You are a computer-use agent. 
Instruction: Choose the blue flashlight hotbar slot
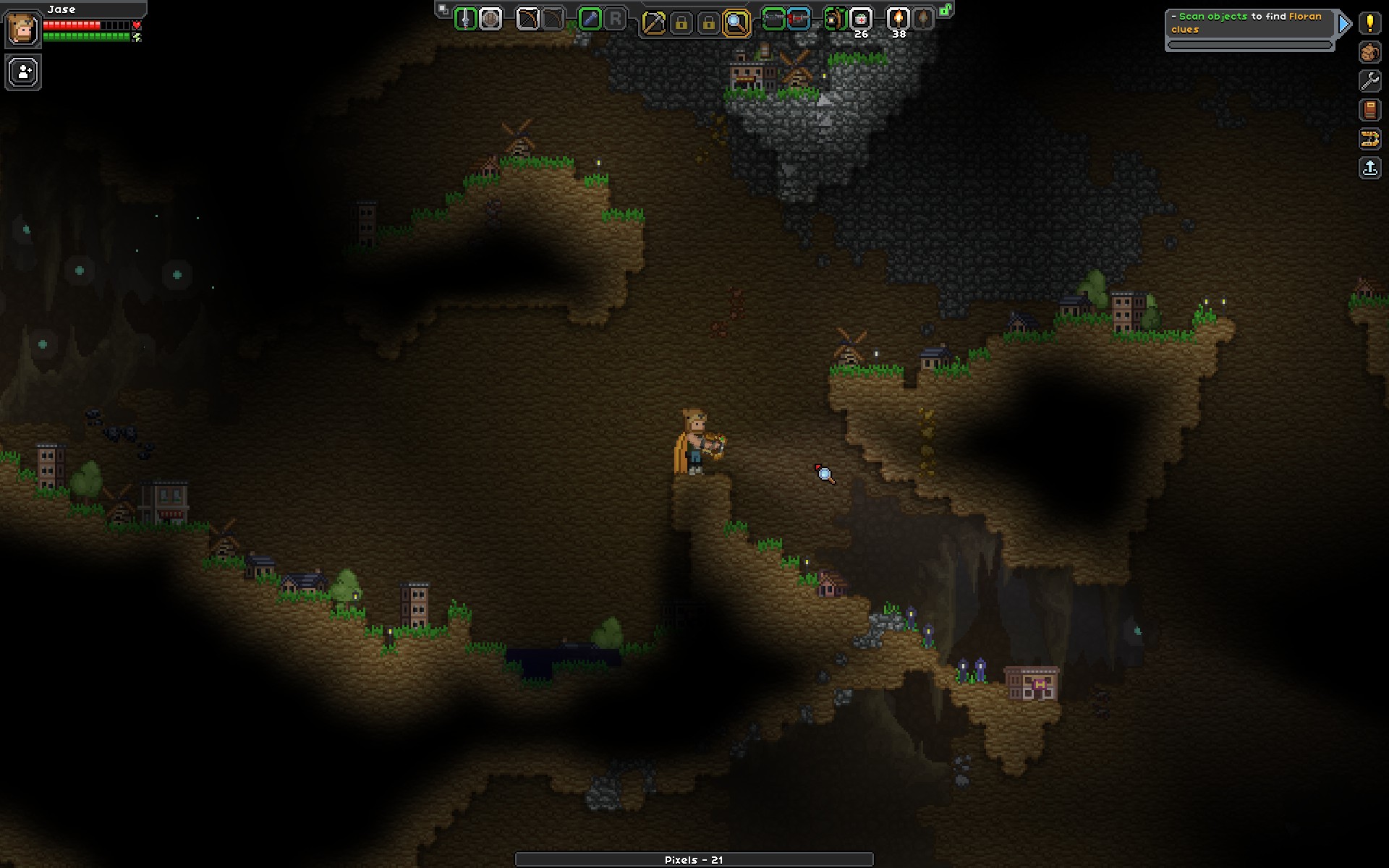590,20
